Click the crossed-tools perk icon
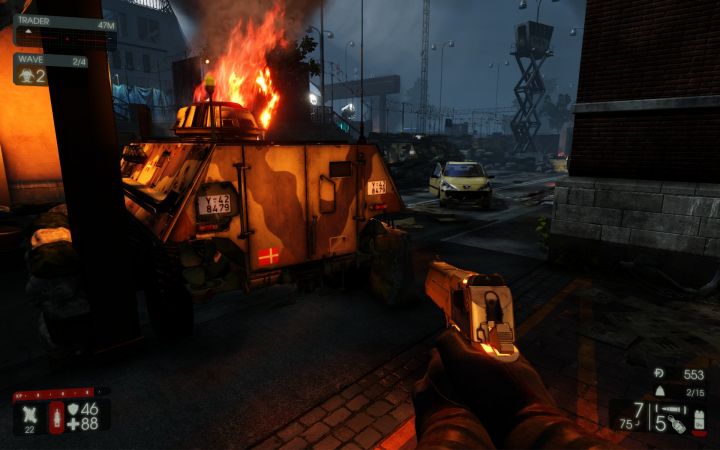Screen dimensions: 720x450 coord(29,413)
